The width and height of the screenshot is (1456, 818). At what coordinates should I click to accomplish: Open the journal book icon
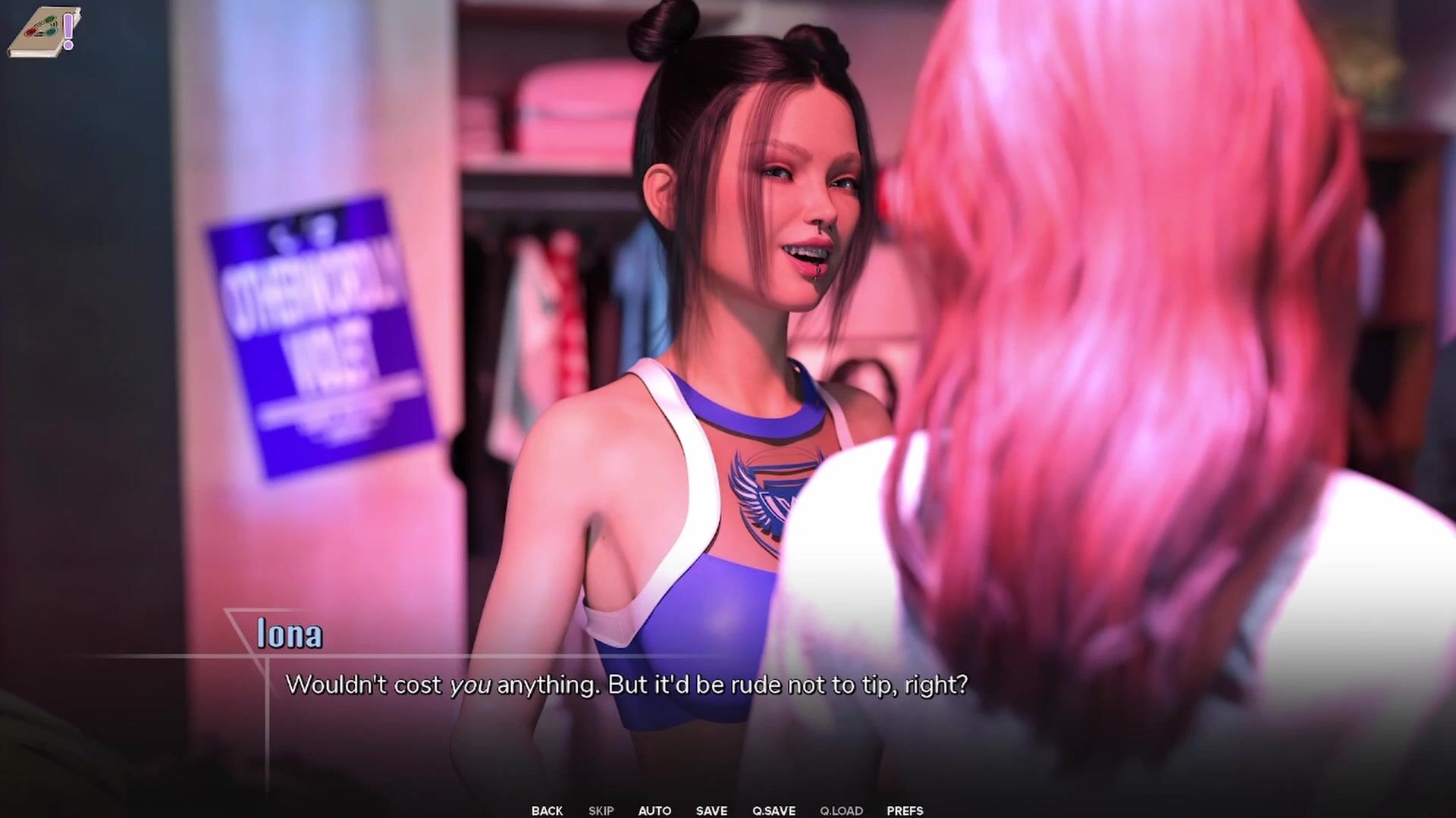43,33
